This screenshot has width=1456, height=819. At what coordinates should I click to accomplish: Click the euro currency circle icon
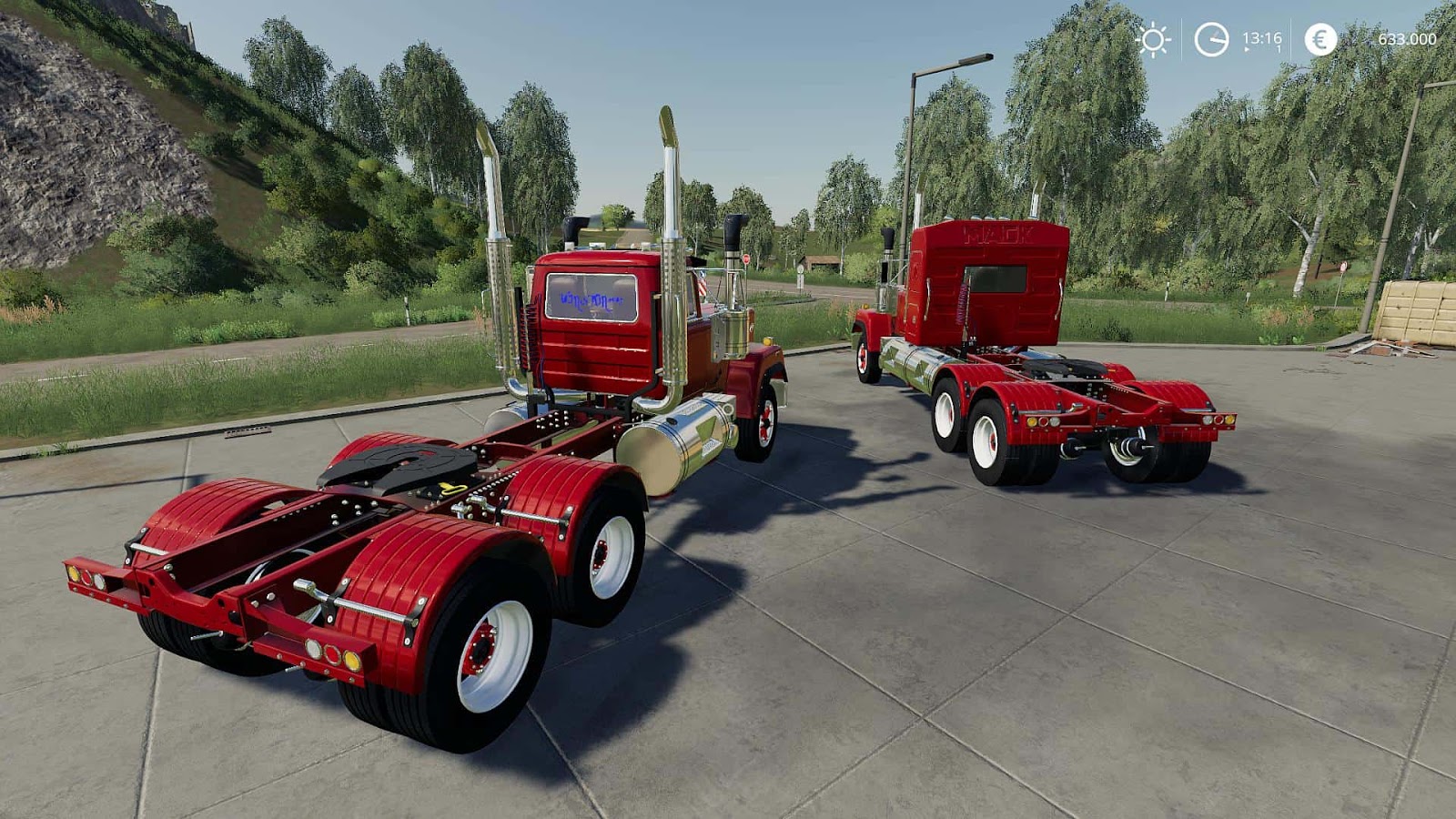1319,39
